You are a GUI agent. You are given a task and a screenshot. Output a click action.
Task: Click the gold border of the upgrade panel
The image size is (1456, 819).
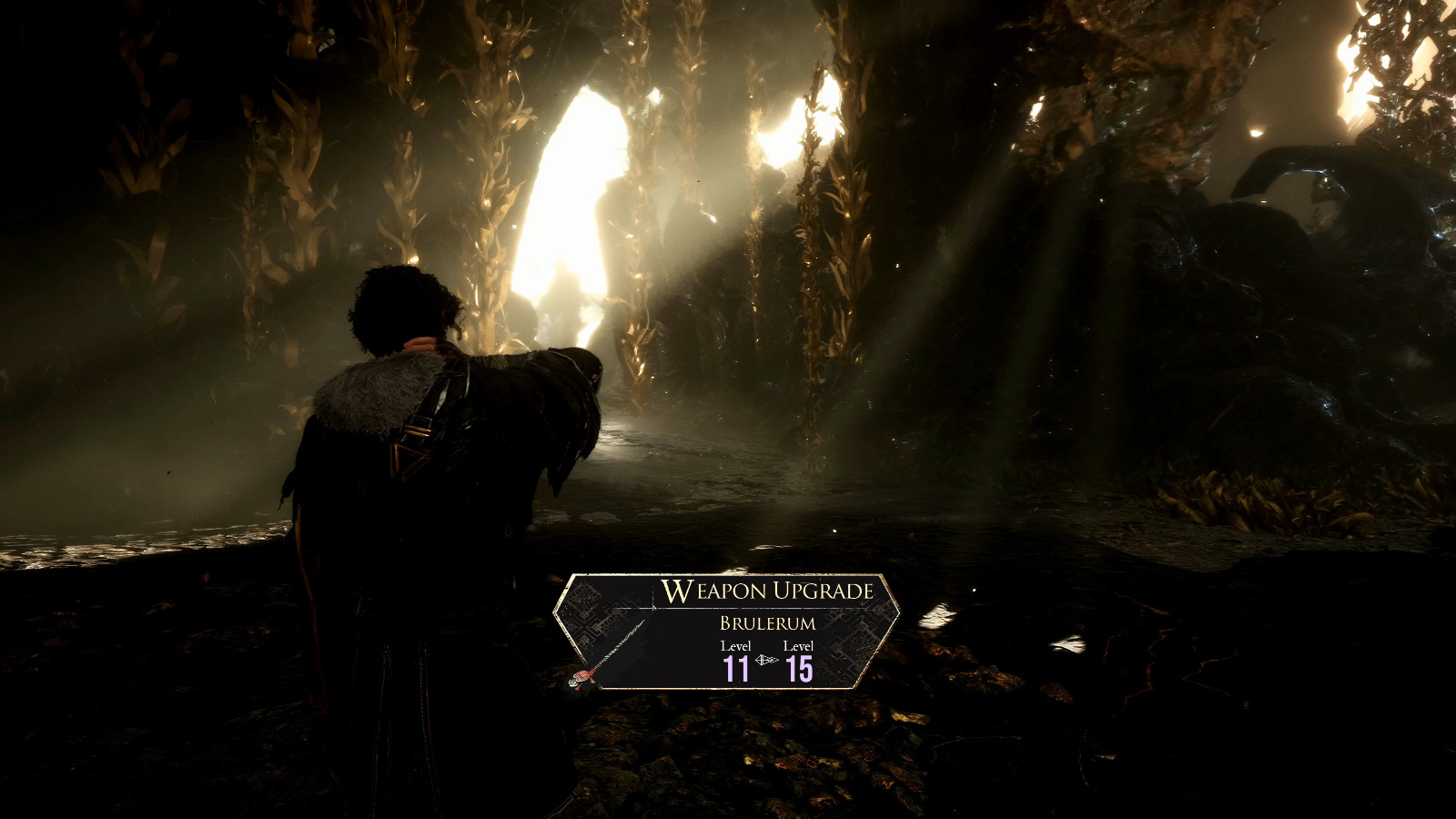coord(728,574)
